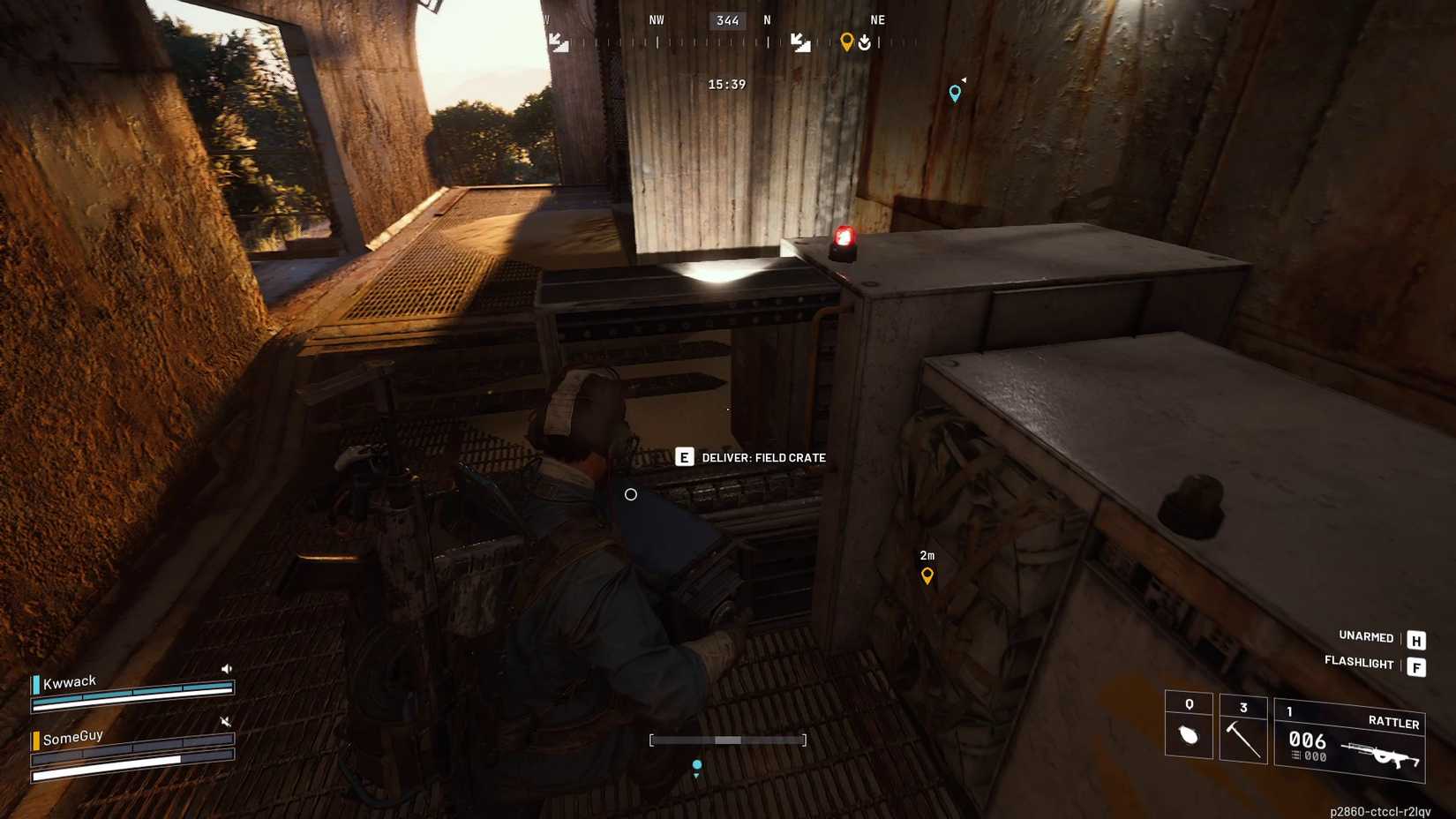Screen dimensions: 1456x819
Task: Mute Kwwack's voice chat speaker
Action: (228, 668)
